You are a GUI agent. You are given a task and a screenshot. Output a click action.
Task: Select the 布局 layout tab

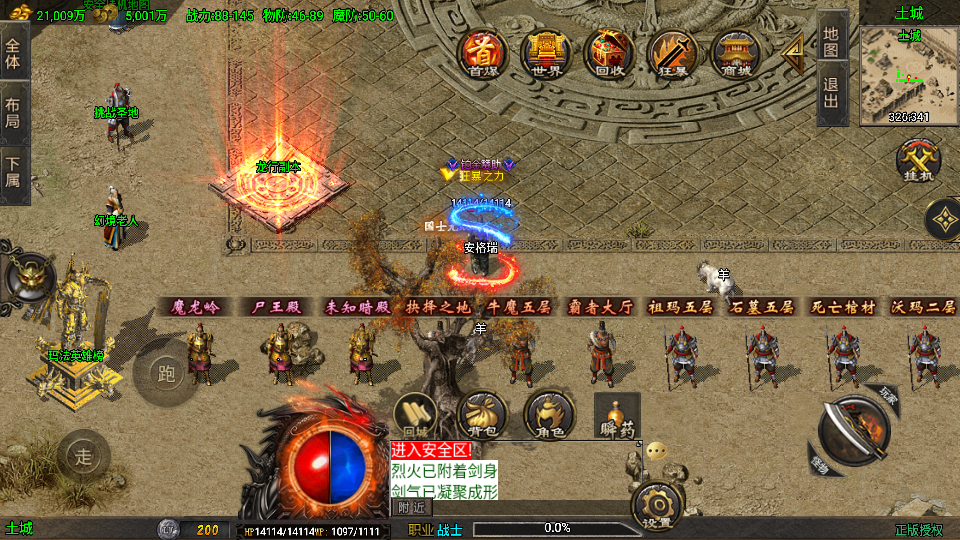click(x=13, y=111)
